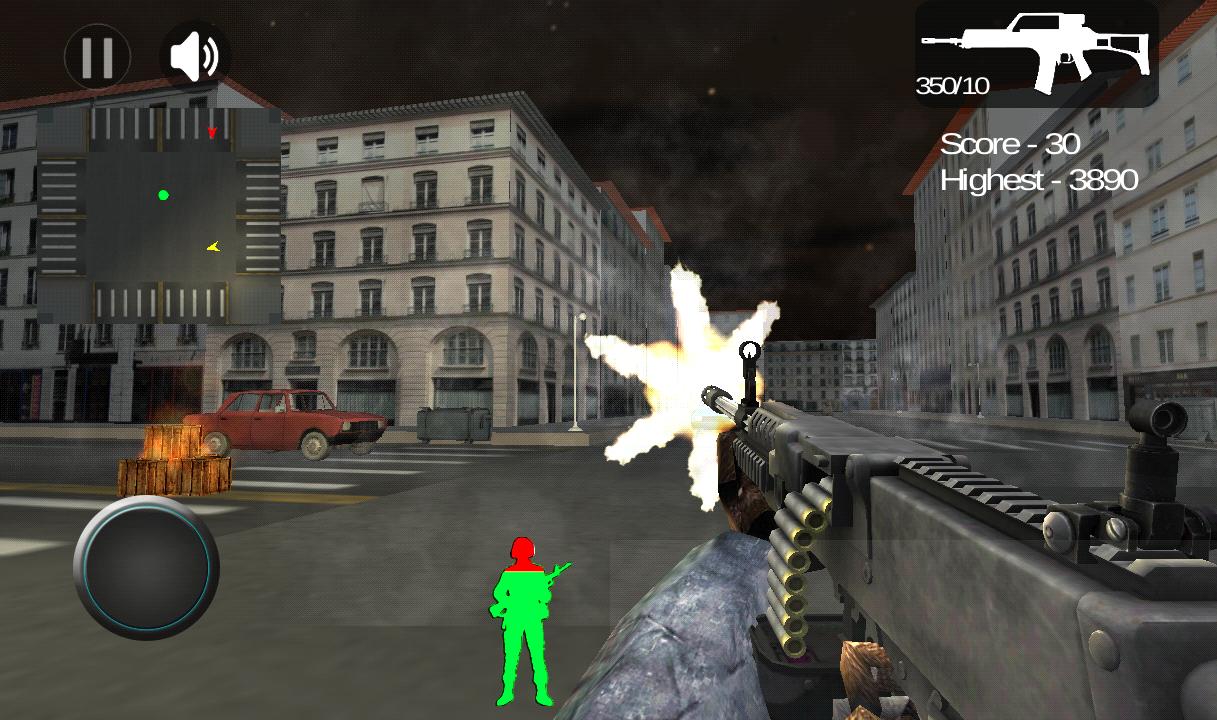Switch weapon using the rifle icon
1217x720 pixels.
coord(1037,54)
